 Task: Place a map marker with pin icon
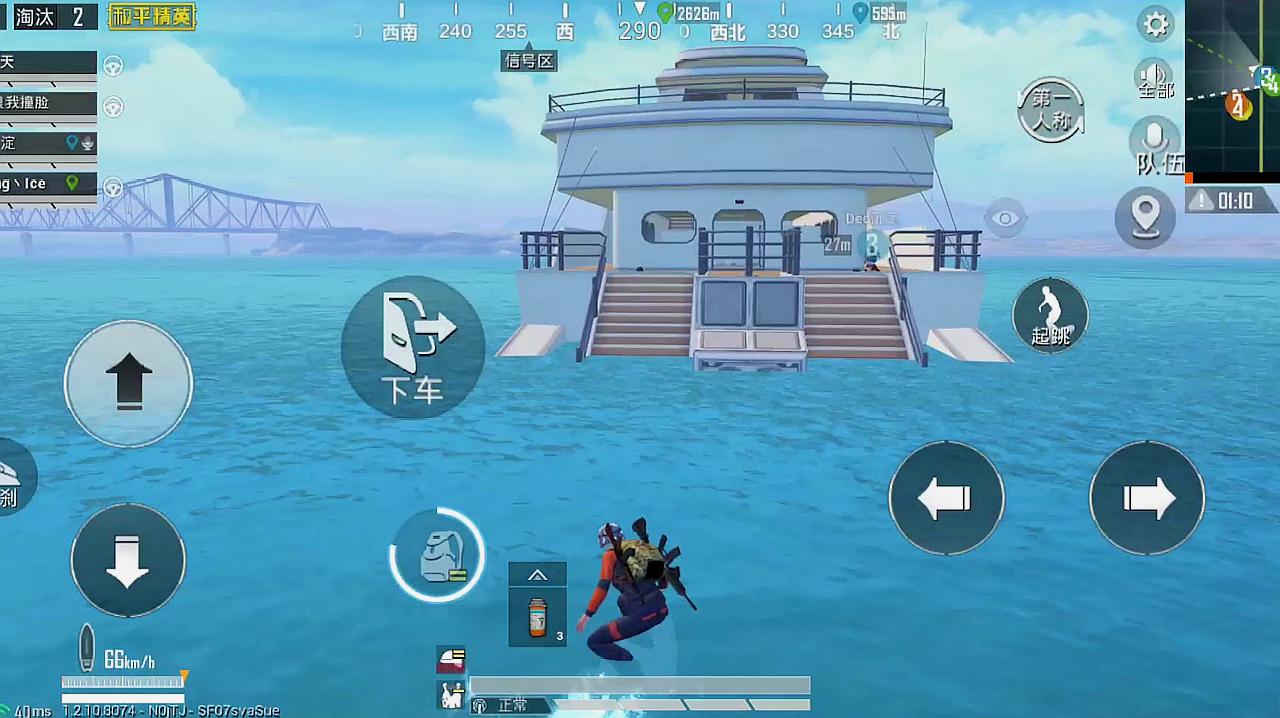point(1145,216)
